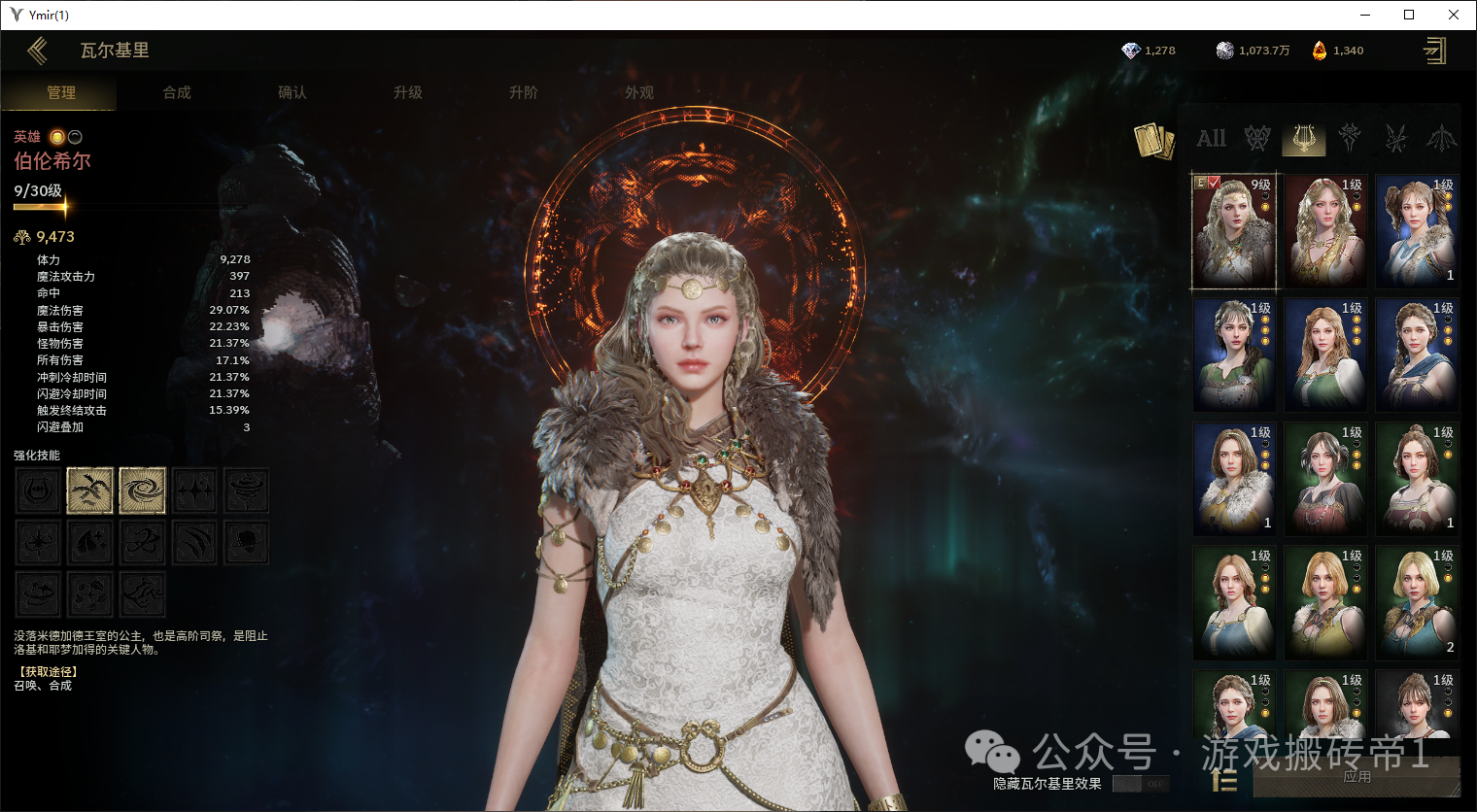Switch to the 合成 tab
Viewport: 1477px width, 812px height.
coord(177,92)
